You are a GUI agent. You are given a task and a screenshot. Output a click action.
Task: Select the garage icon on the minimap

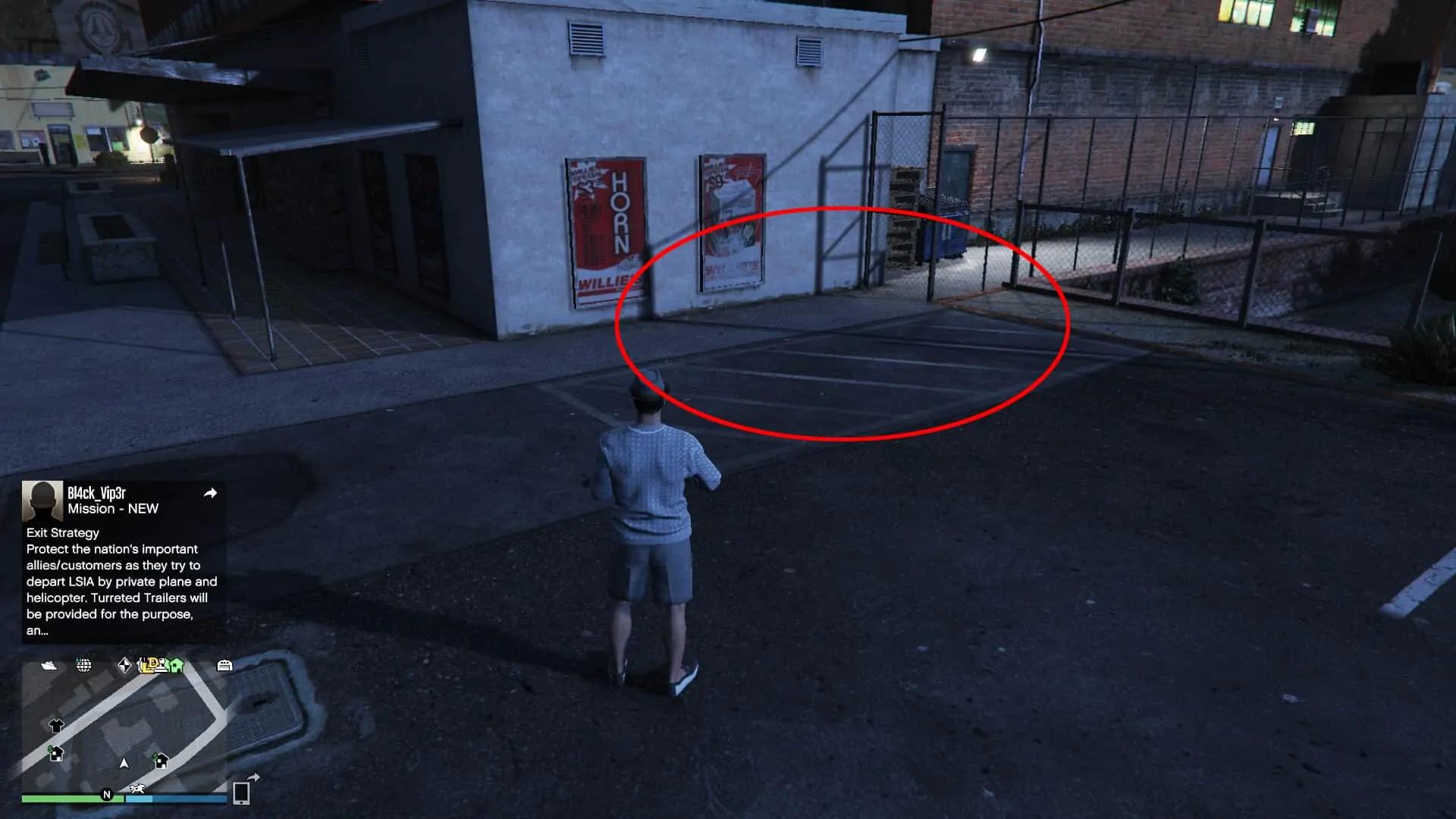pyautogui.click(x=225, y=666)
